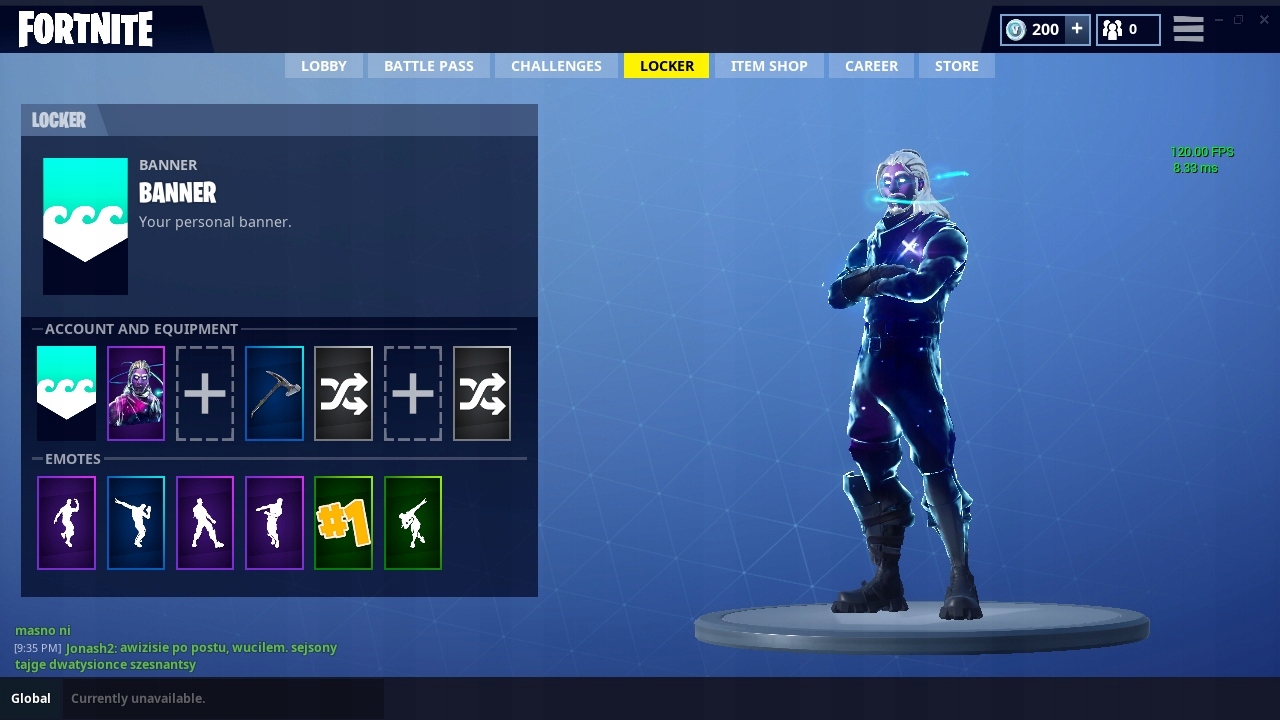Select the second blue emote slot
Viewport: 1280px width, 720px height.
pyautogui.click(x=135, y=522)
